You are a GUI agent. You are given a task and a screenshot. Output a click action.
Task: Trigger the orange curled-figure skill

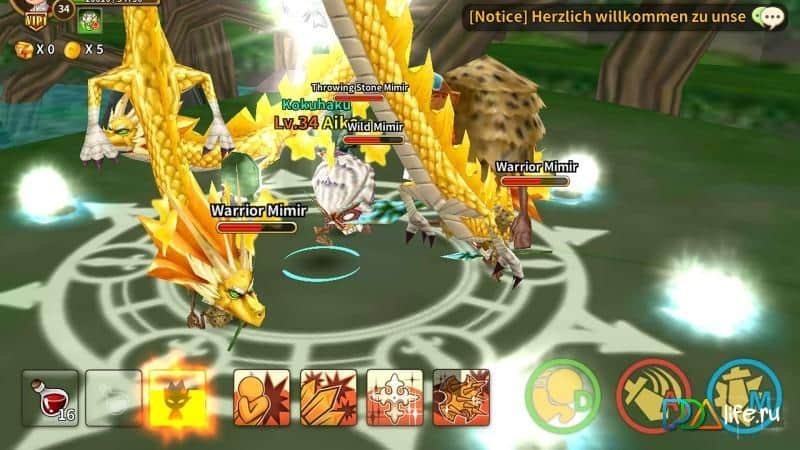point(261,397)
